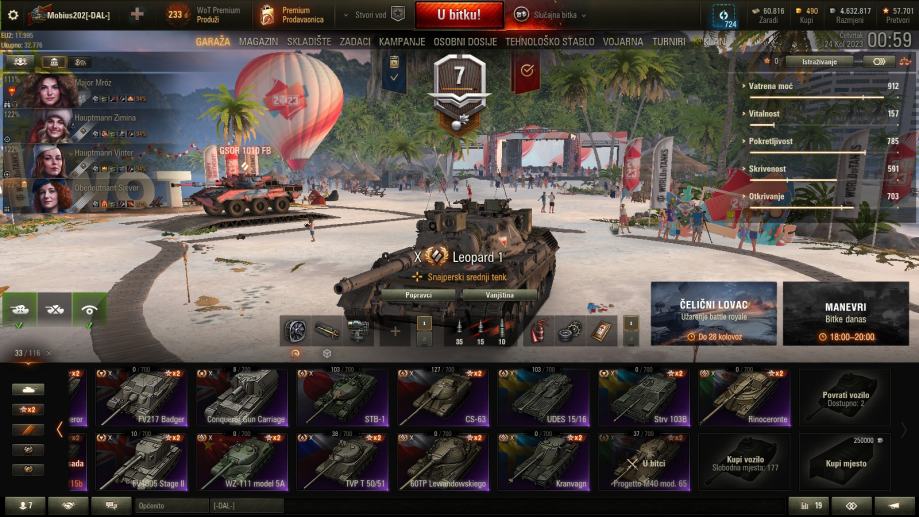919x517 pixels.
Task: Switch to the SKLADIŠTE tab
Action: [308, 42]
